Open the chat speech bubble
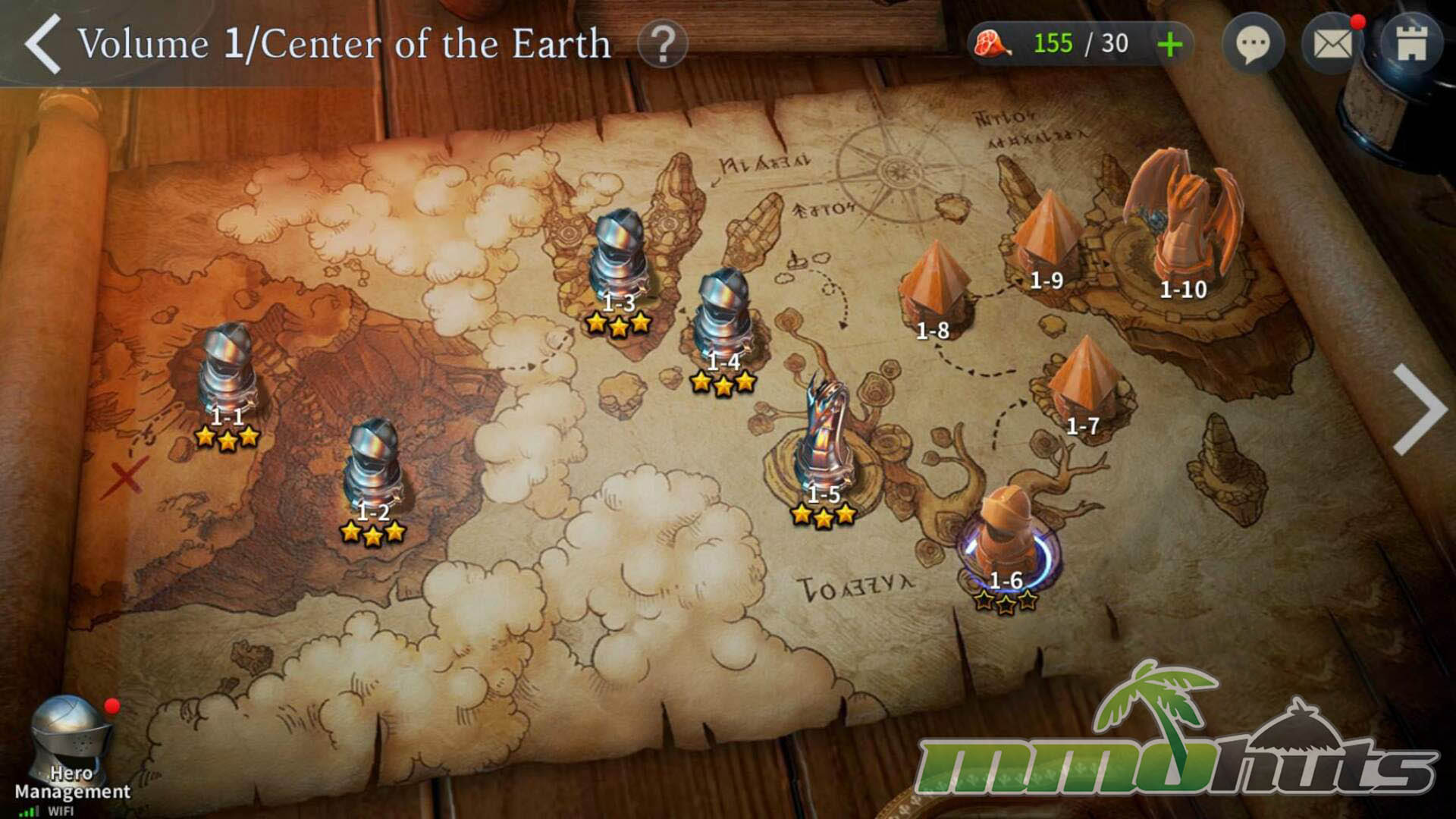Screen dimensions: 1456x819 click(x=1253, y=45)
